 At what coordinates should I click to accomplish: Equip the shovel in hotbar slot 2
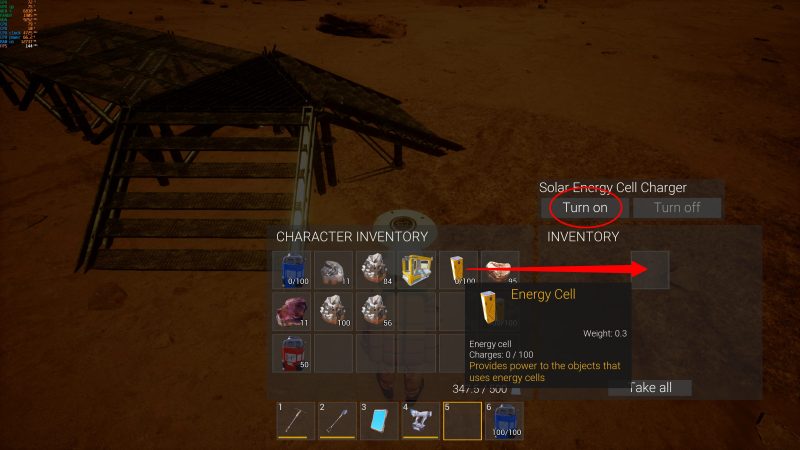[x=337, y=420]
